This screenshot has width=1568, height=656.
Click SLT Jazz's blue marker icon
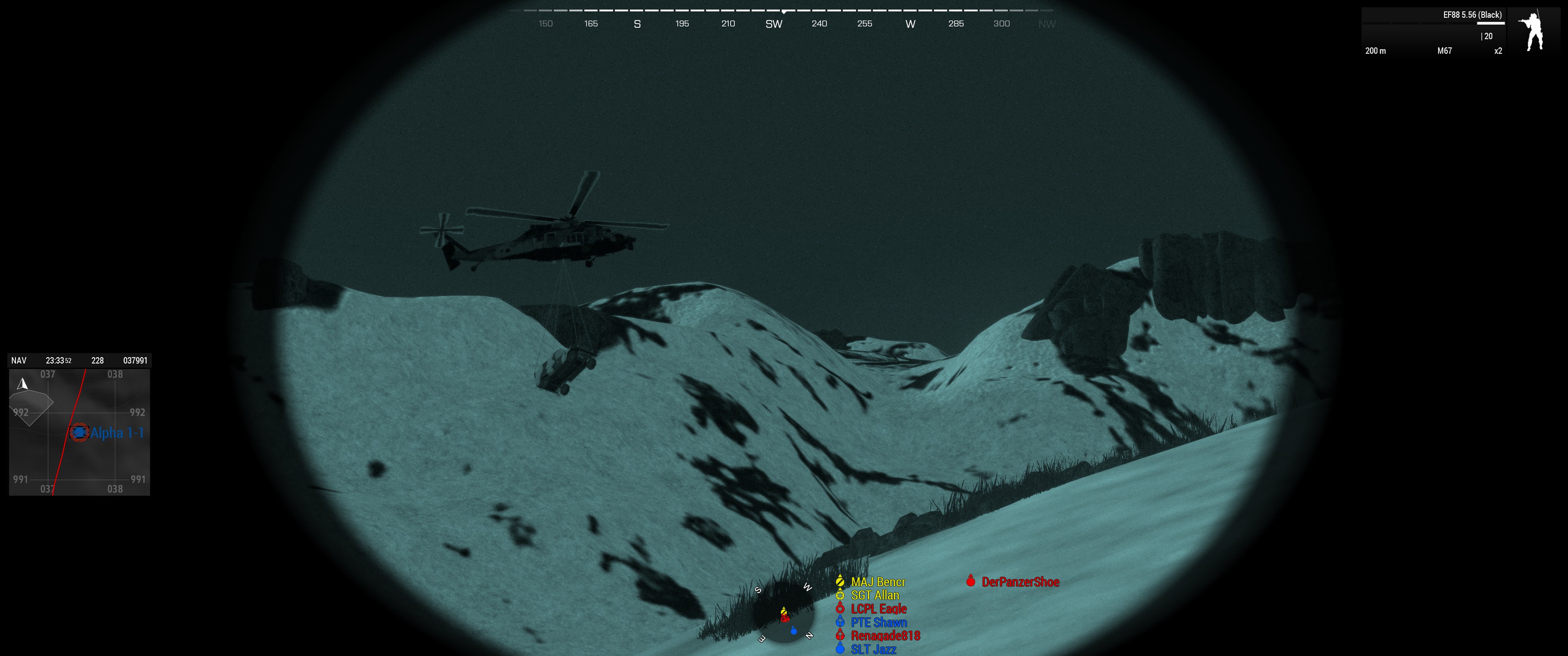pos(841,649)
